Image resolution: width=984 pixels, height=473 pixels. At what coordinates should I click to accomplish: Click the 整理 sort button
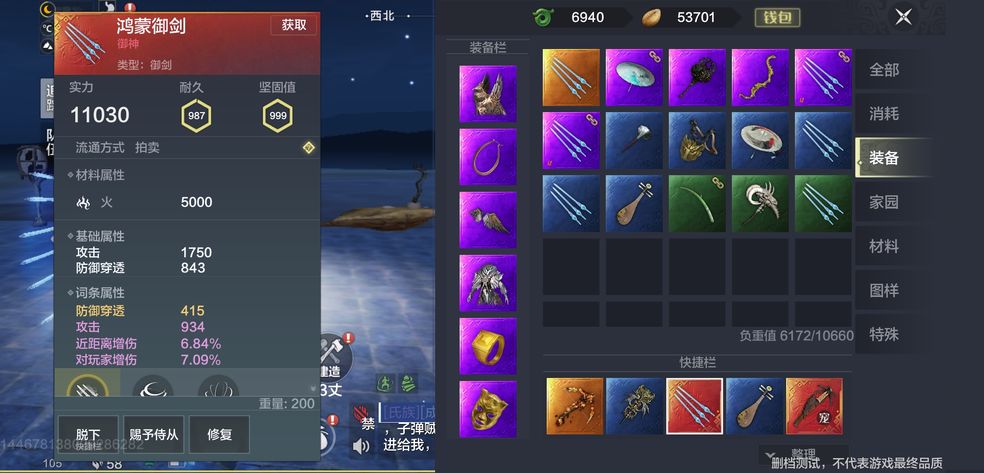pyautogui.click(x=800, y=453)
